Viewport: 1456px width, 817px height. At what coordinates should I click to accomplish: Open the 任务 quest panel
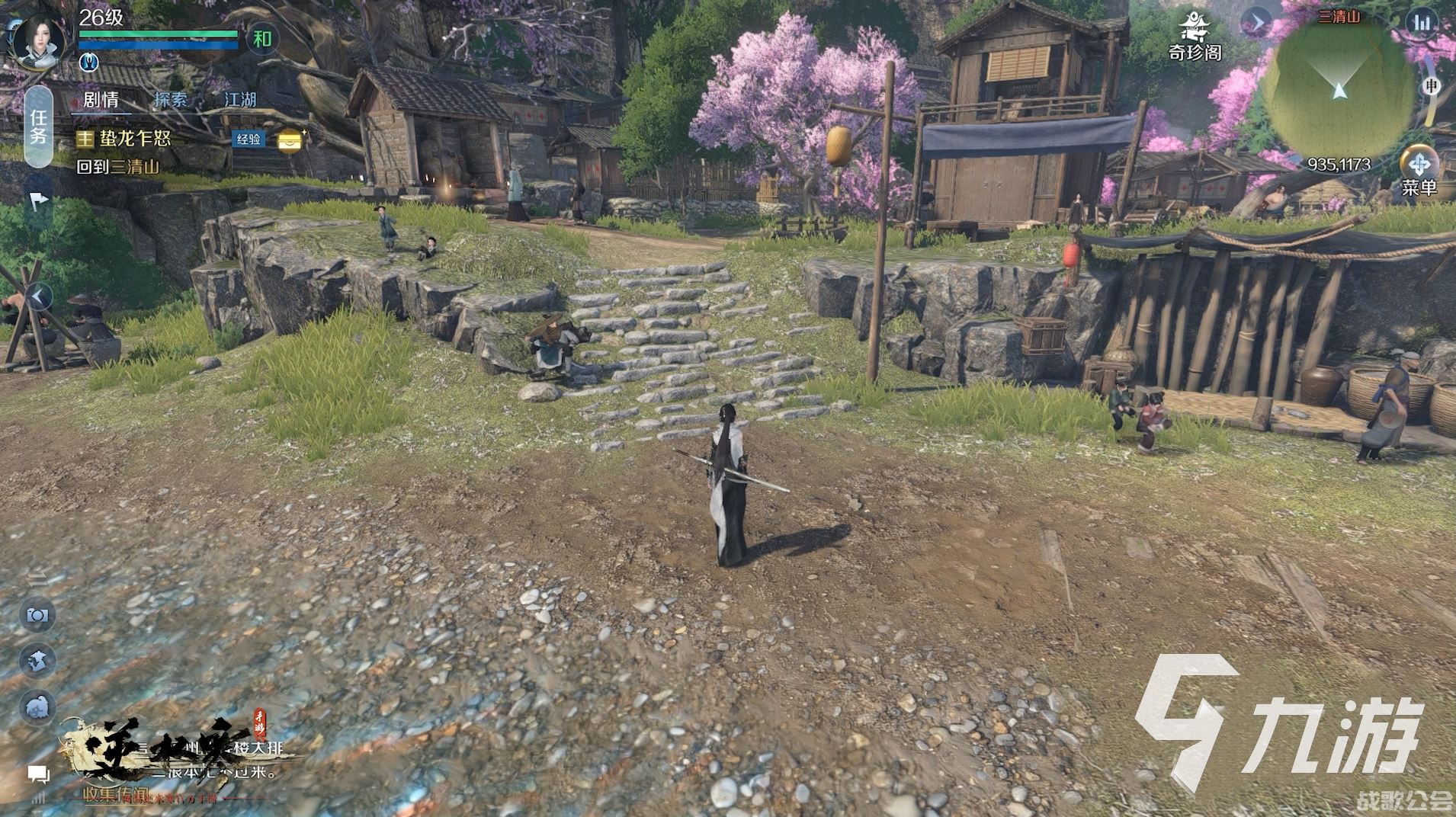(39, 127)
